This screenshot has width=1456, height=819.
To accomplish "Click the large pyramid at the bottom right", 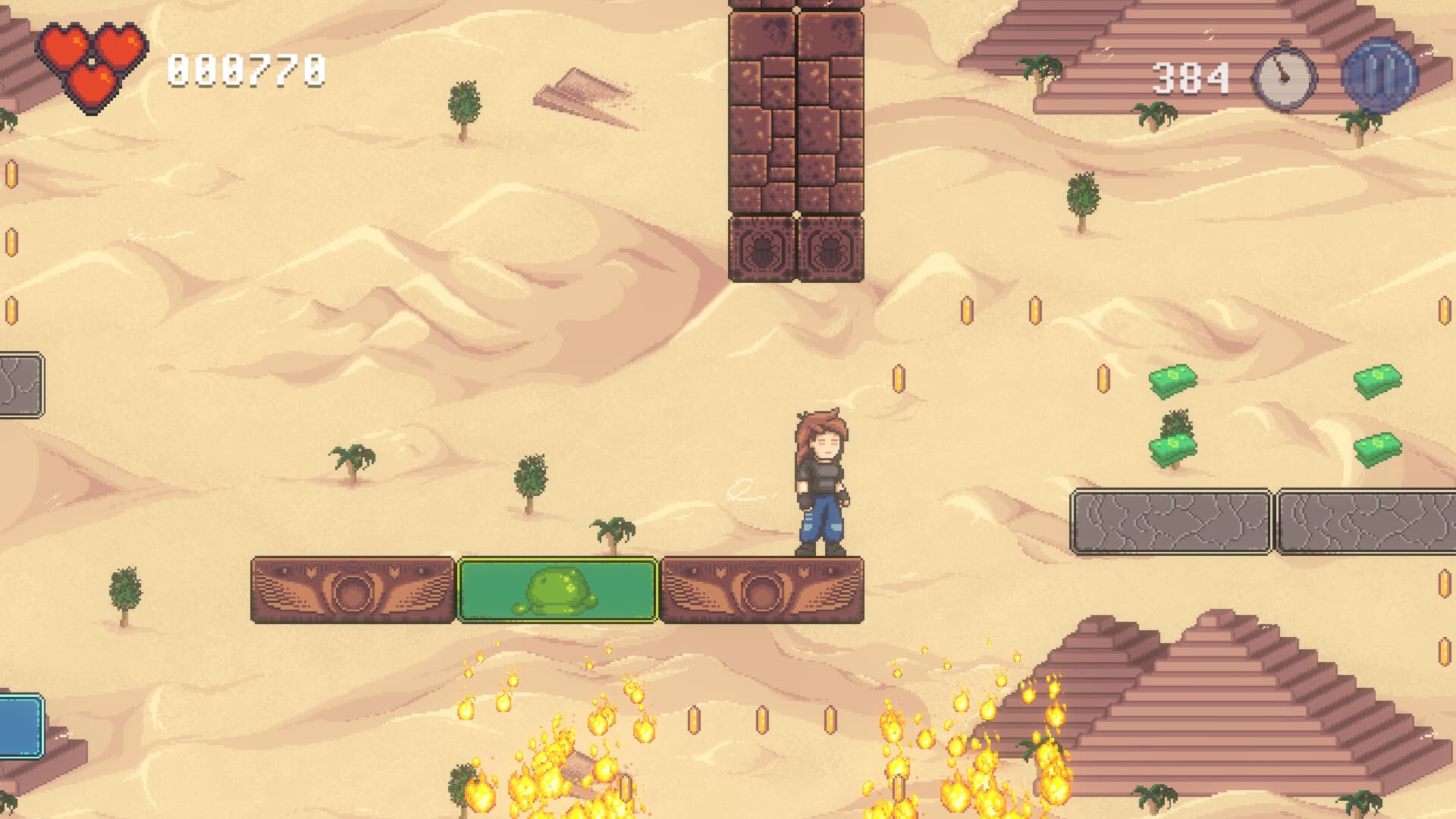I will (x=1213, y=720).
